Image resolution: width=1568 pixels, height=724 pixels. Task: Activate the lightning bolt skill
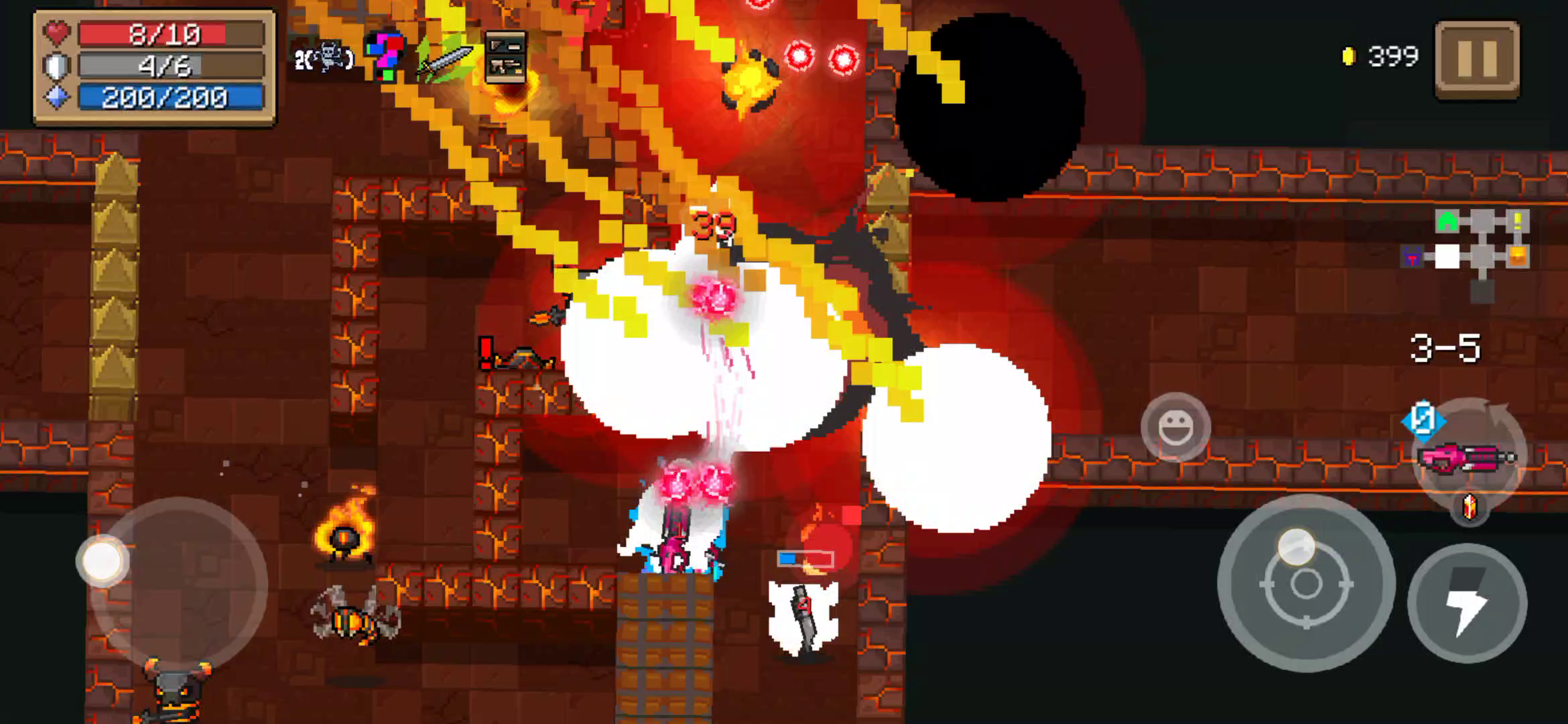[1467, 603]
